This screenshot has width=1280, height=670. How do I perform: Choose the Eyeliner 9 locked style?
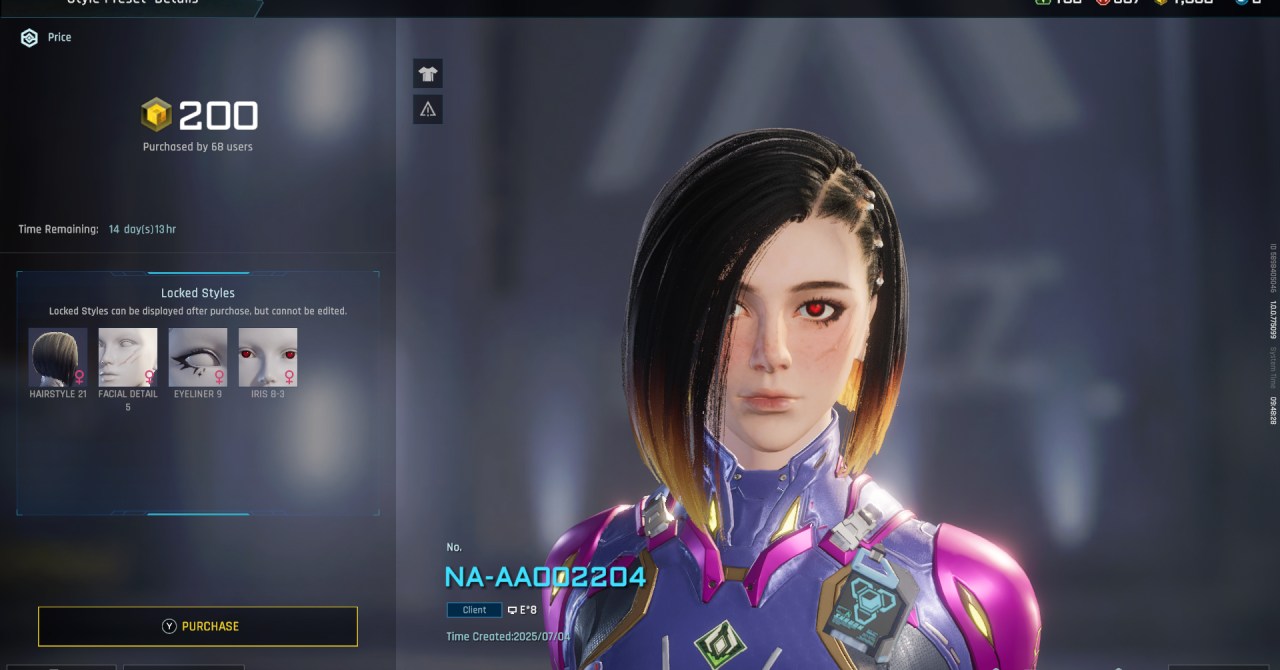pyautogui.click(x=198, y=357)
